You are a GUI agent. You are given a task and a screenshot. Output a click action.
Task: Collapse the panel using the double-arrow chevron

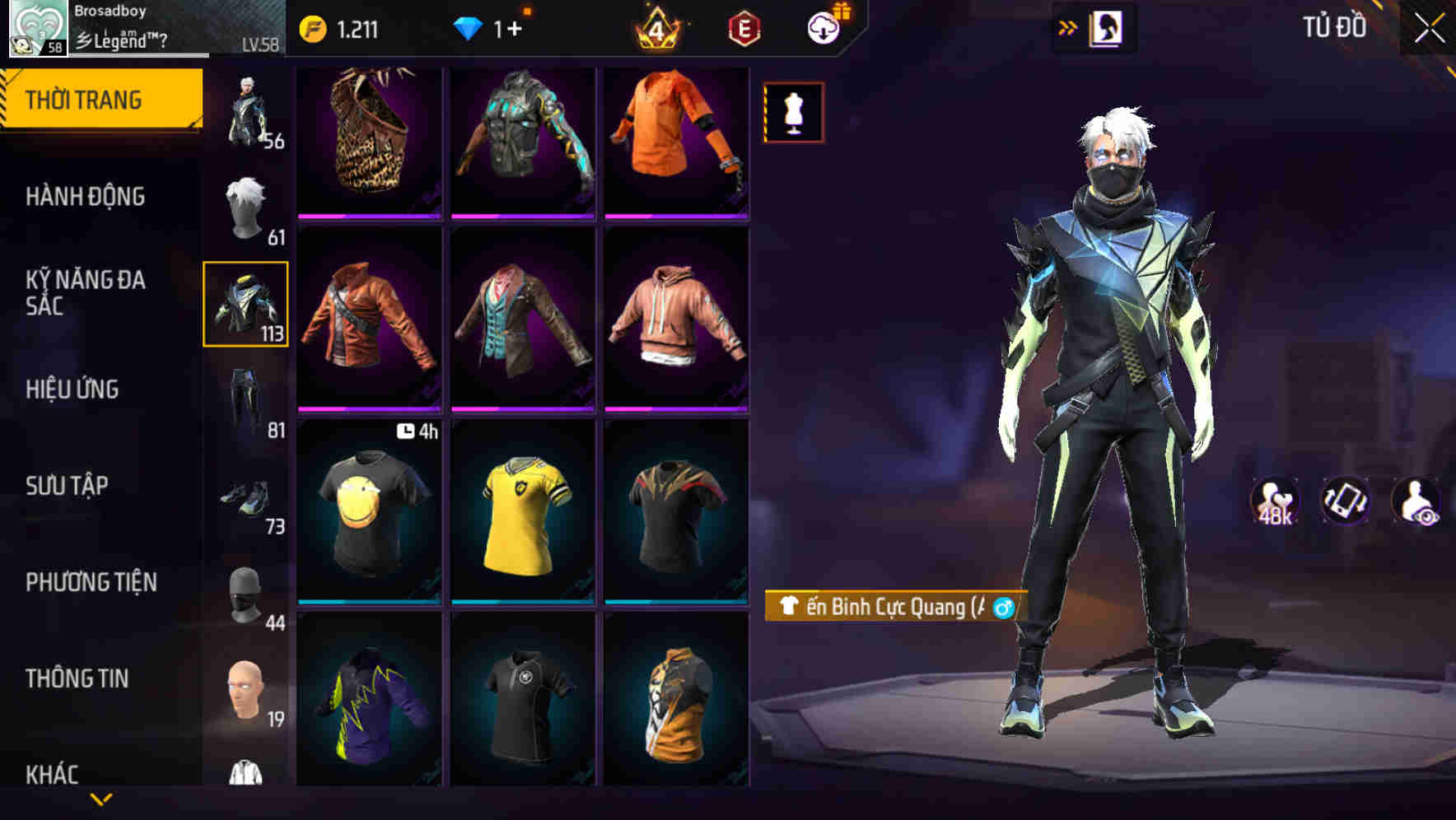pos(1068,26)
